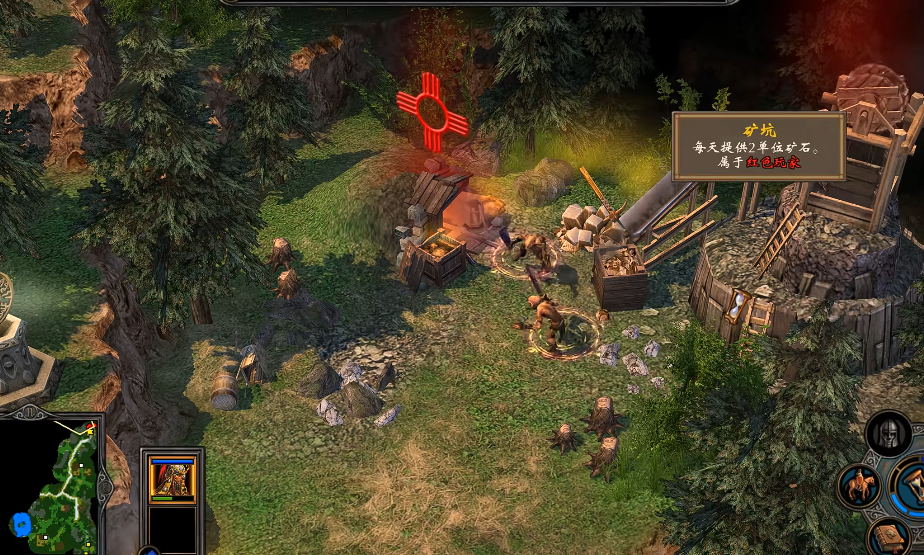
Task: Open the knight helmet hero button
Action: tap(888, 434)
